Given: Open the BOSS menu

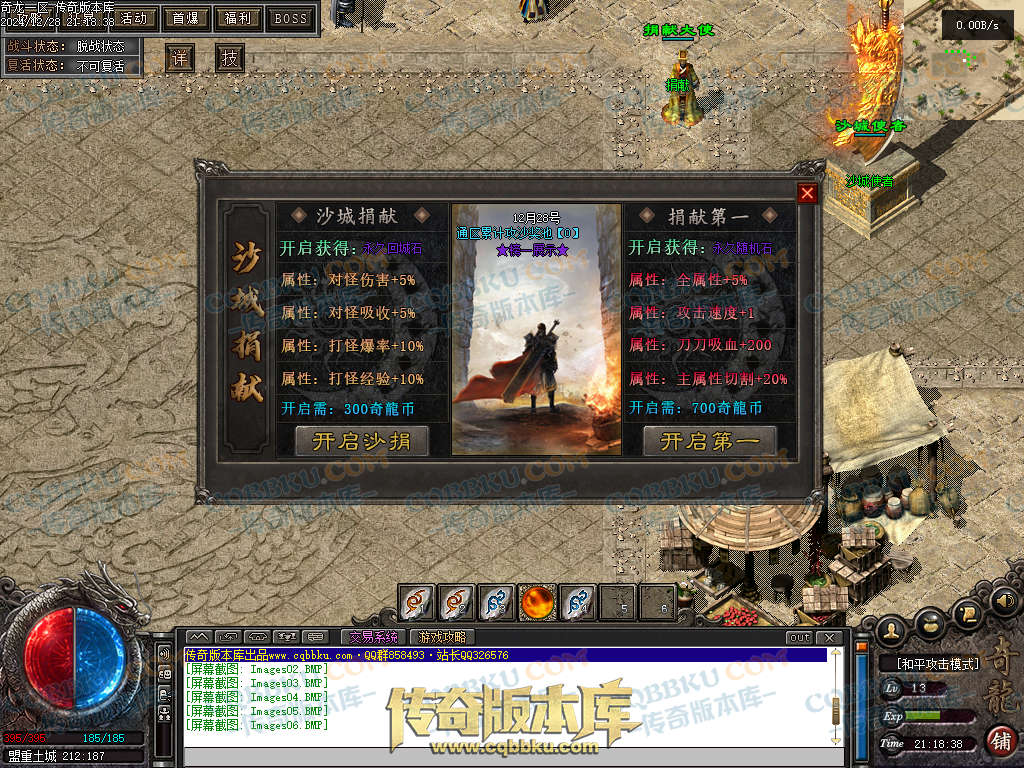Looking at the screenshot, I should [x=291, y=18].
